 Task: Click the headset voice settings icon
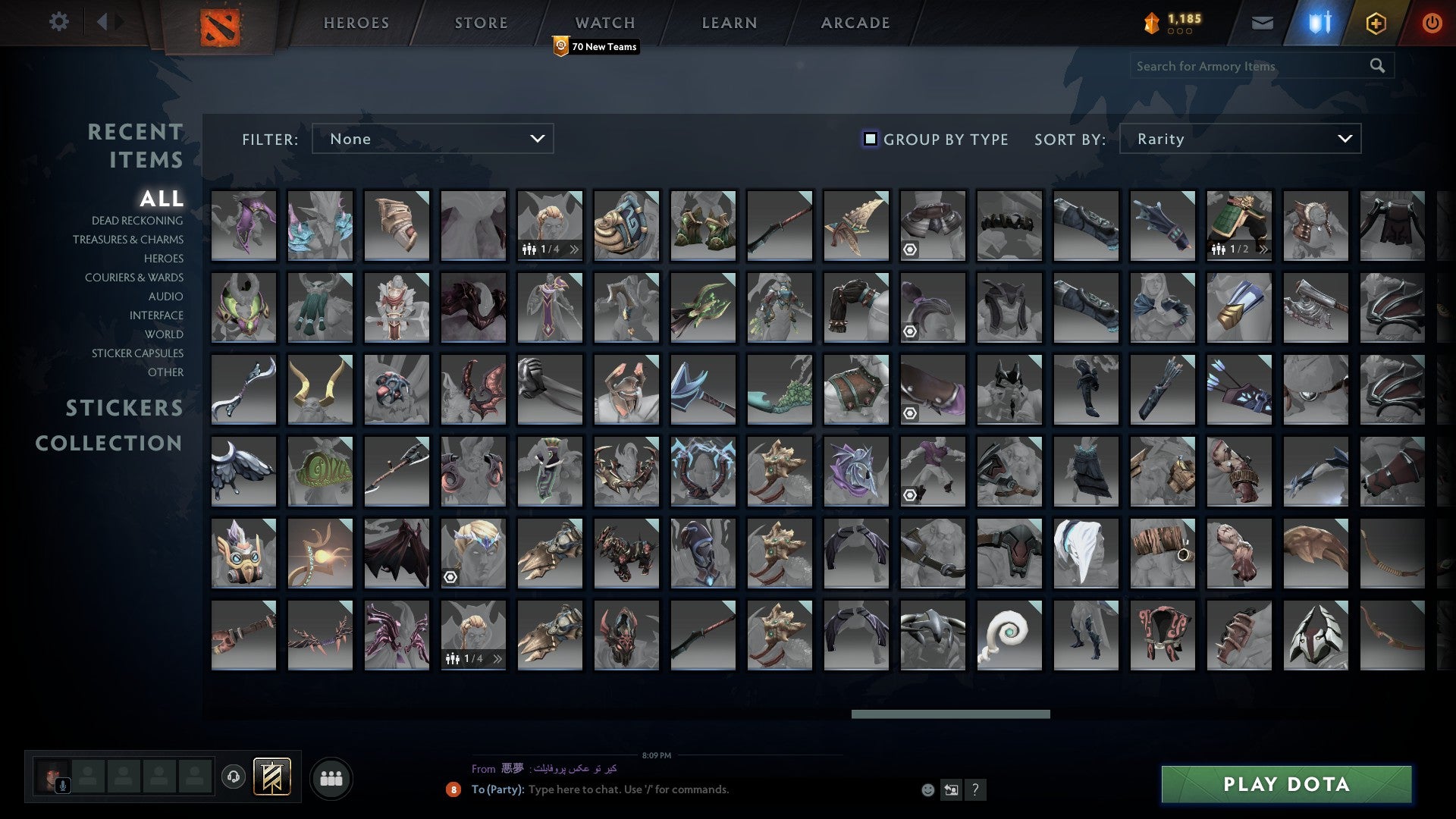tap(235, 777)
